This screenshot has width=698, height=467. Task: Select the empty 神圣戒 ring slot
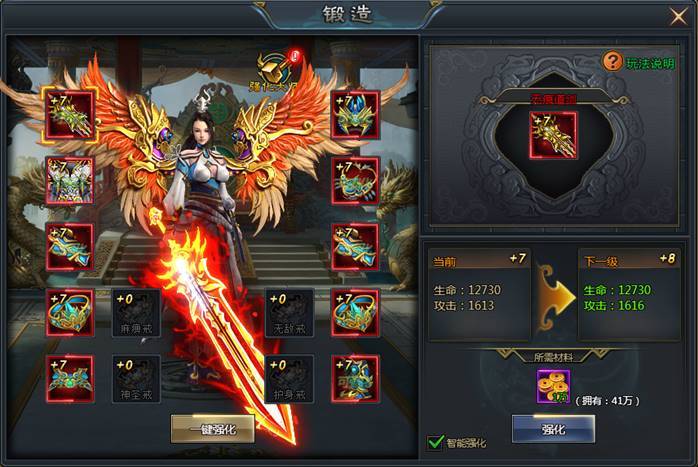(135, 379)
